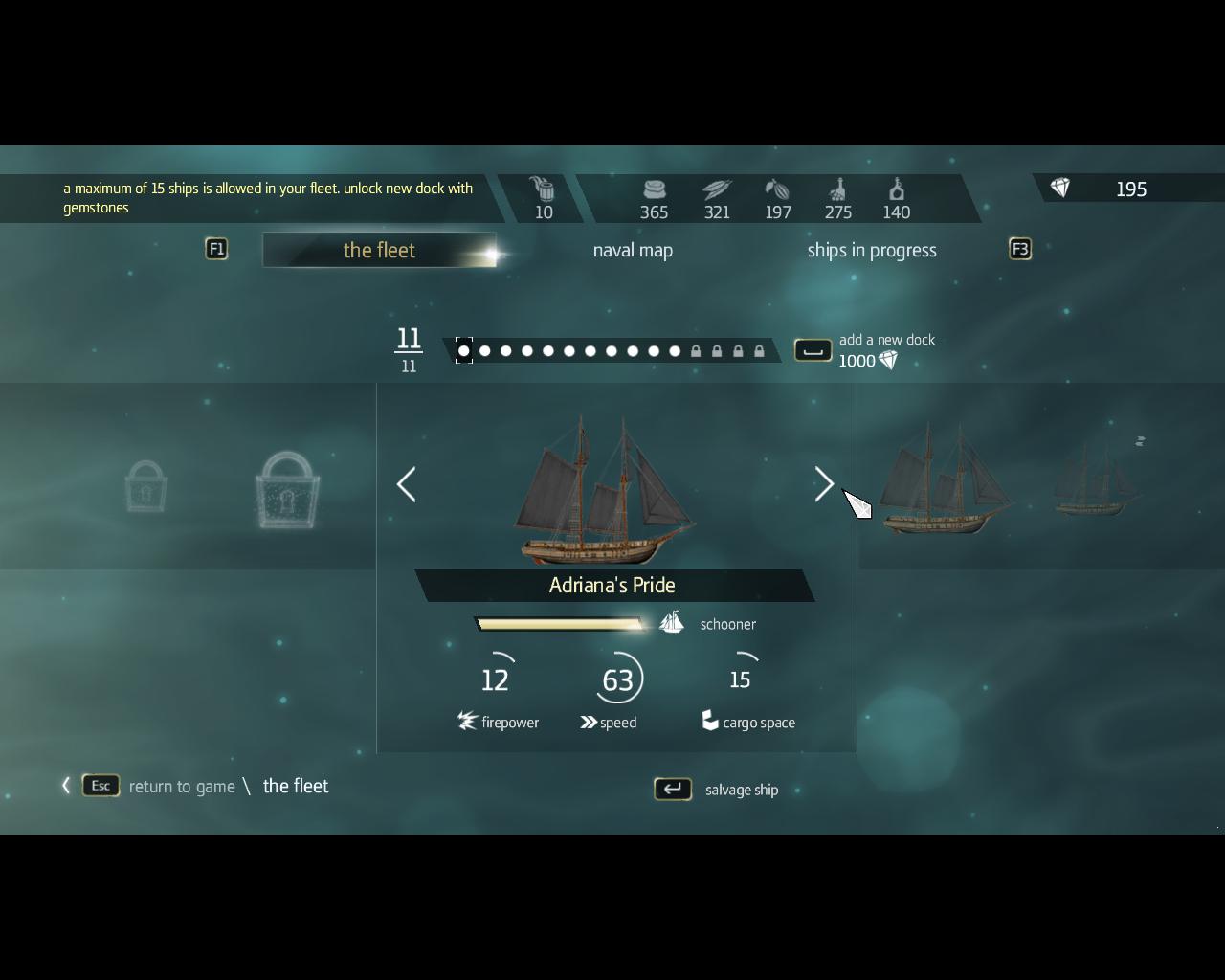Open the naval map tab
Screen dimensions: 1225x980
[x=633, y=251]
